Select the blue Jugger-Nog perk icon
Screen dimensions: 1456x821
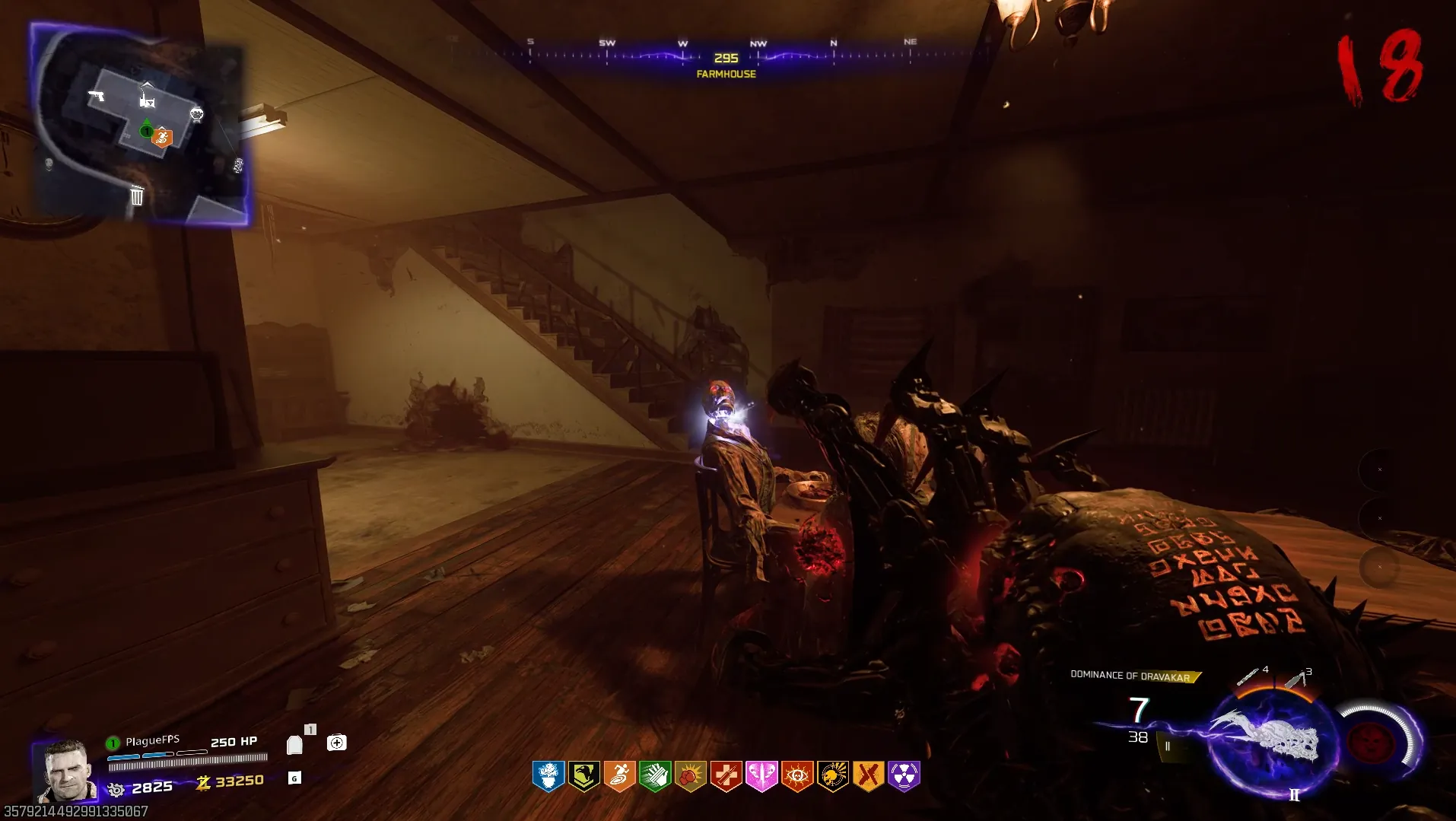548,776
